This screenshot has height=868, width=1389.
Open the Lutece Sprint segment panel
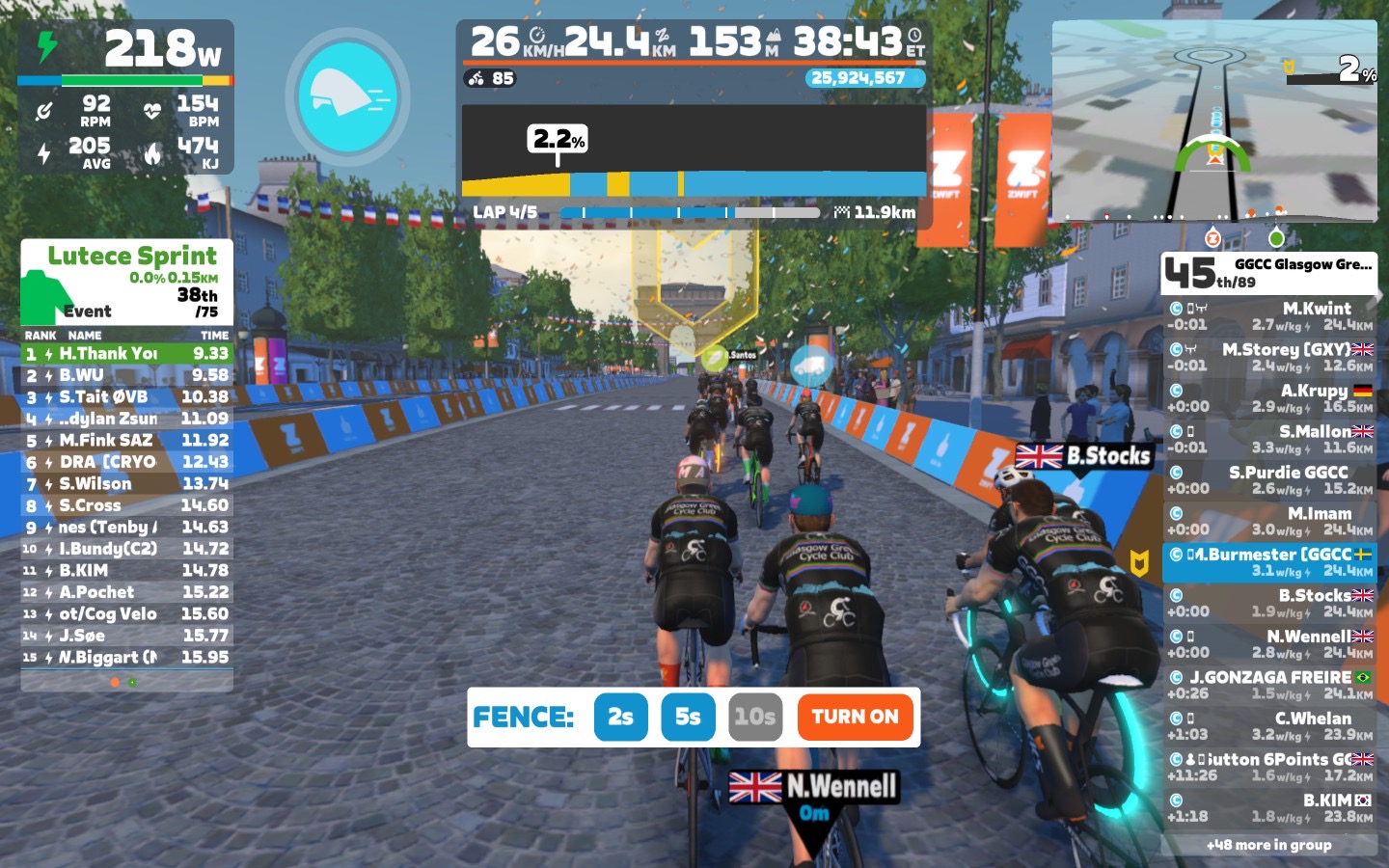[126, 282]
